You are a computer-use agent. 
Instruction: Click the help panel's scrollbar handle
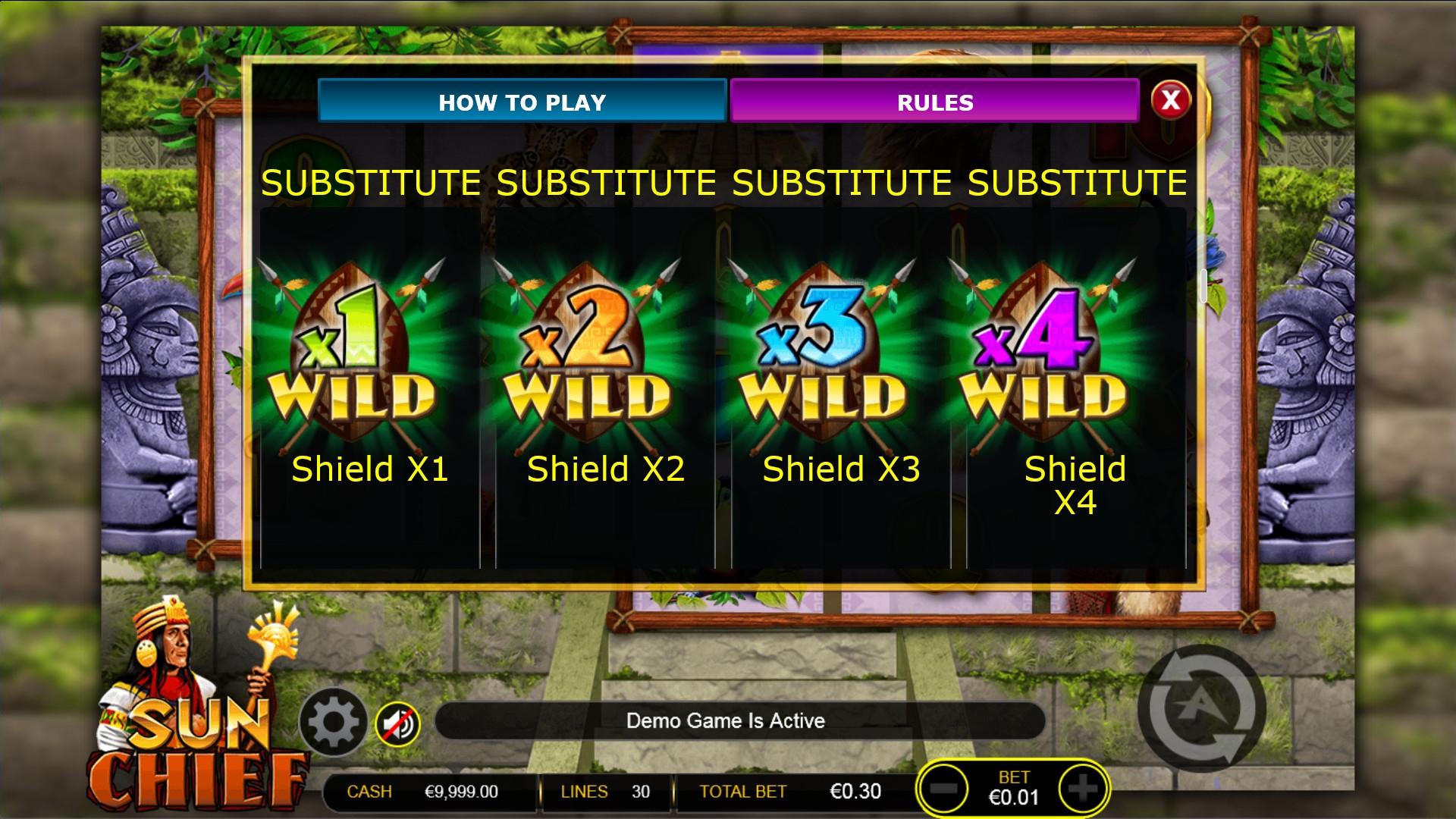[x=1203, y=285]
